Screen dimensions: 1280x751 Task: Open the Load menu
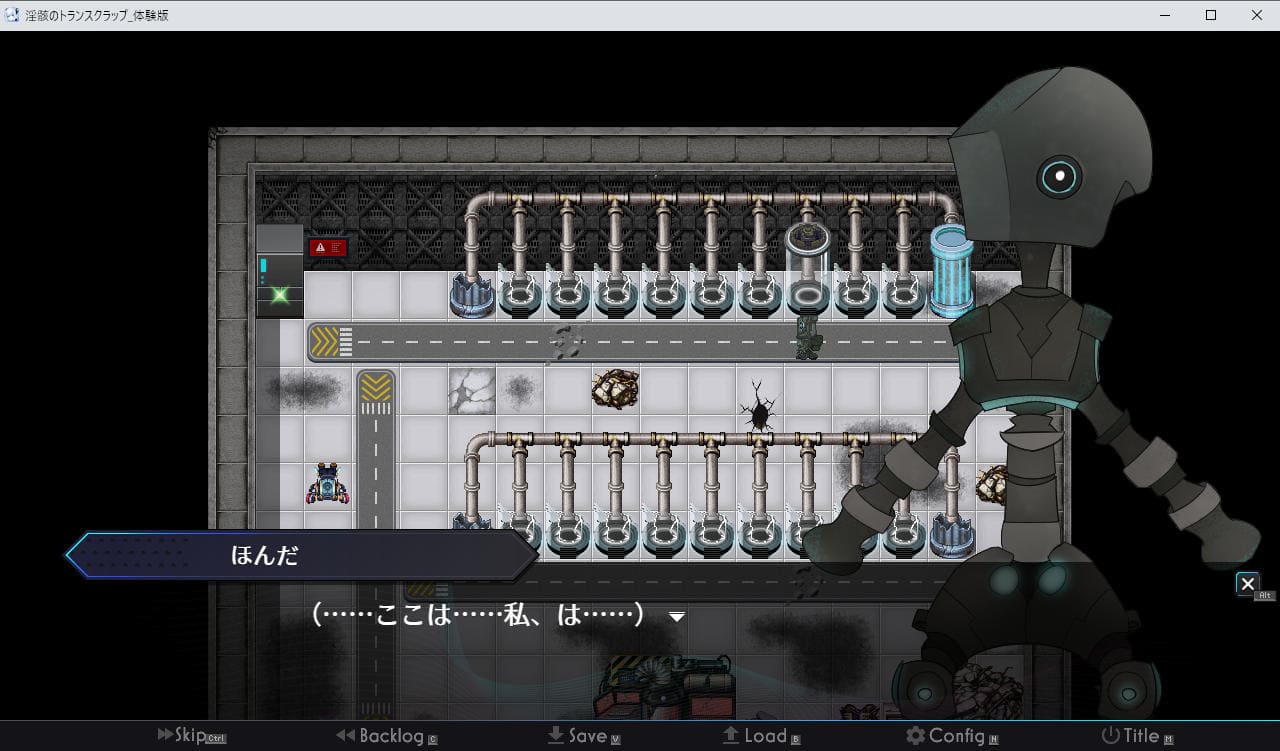click(x=760, y=736)
